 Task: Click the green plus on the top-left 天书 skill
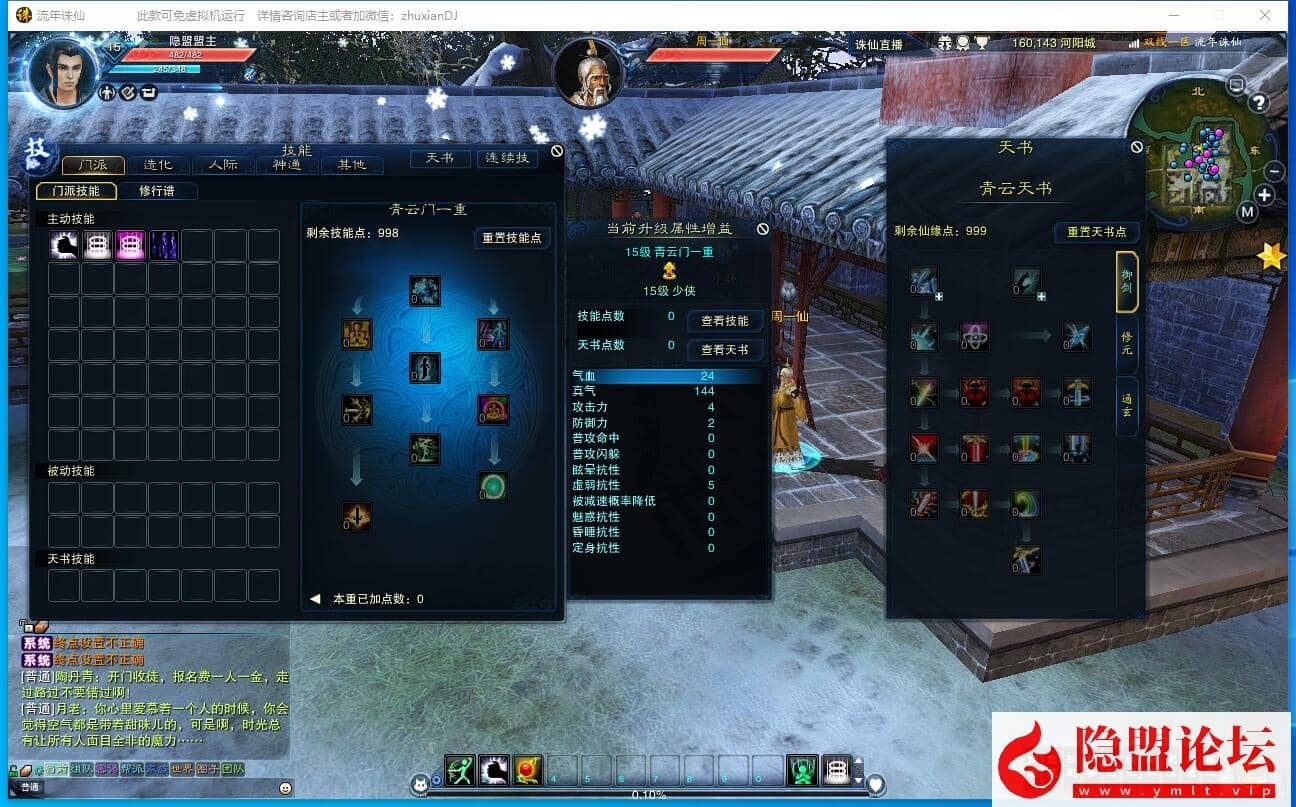click(x=939, y=297)
